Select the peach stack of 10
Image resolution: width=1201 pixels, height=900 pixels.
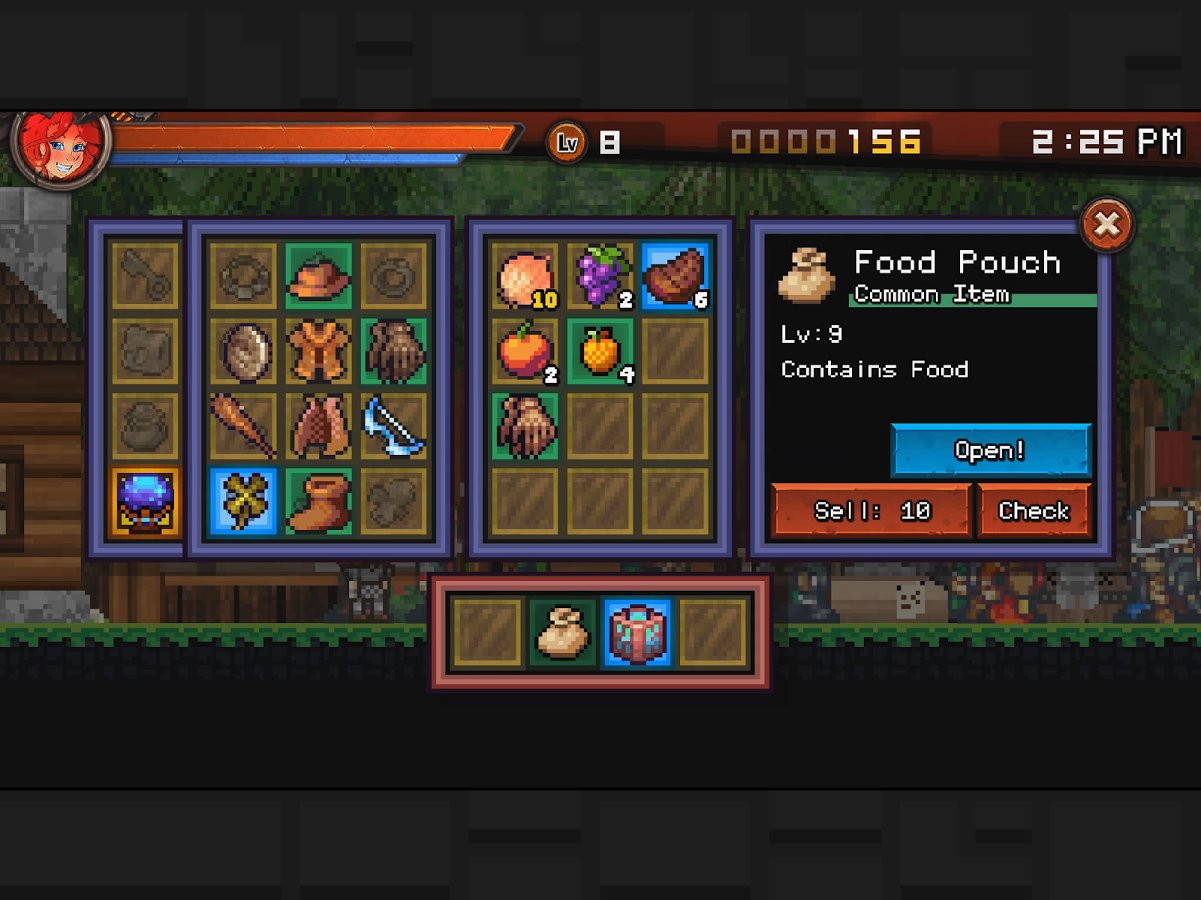(525, 276)
